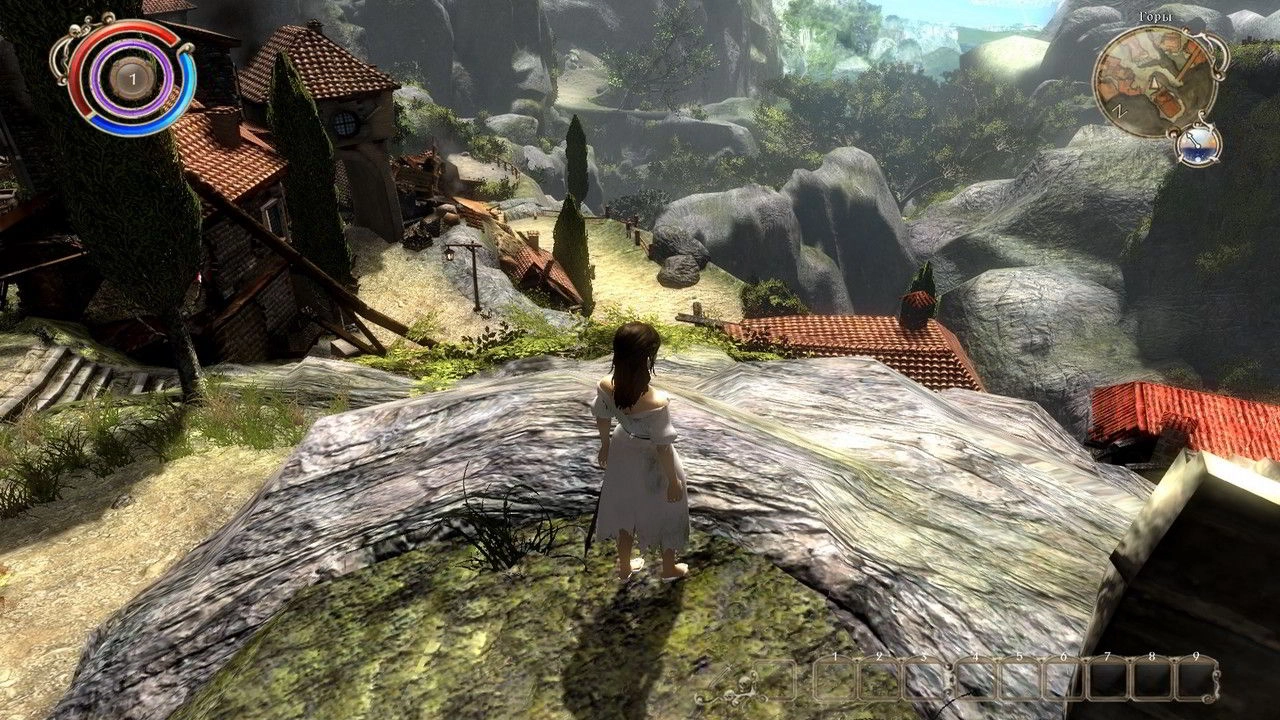Screen dimensions: 1280x720
Task: Activate hotbar slot number 9
Action: click(x=1196, y=680)
